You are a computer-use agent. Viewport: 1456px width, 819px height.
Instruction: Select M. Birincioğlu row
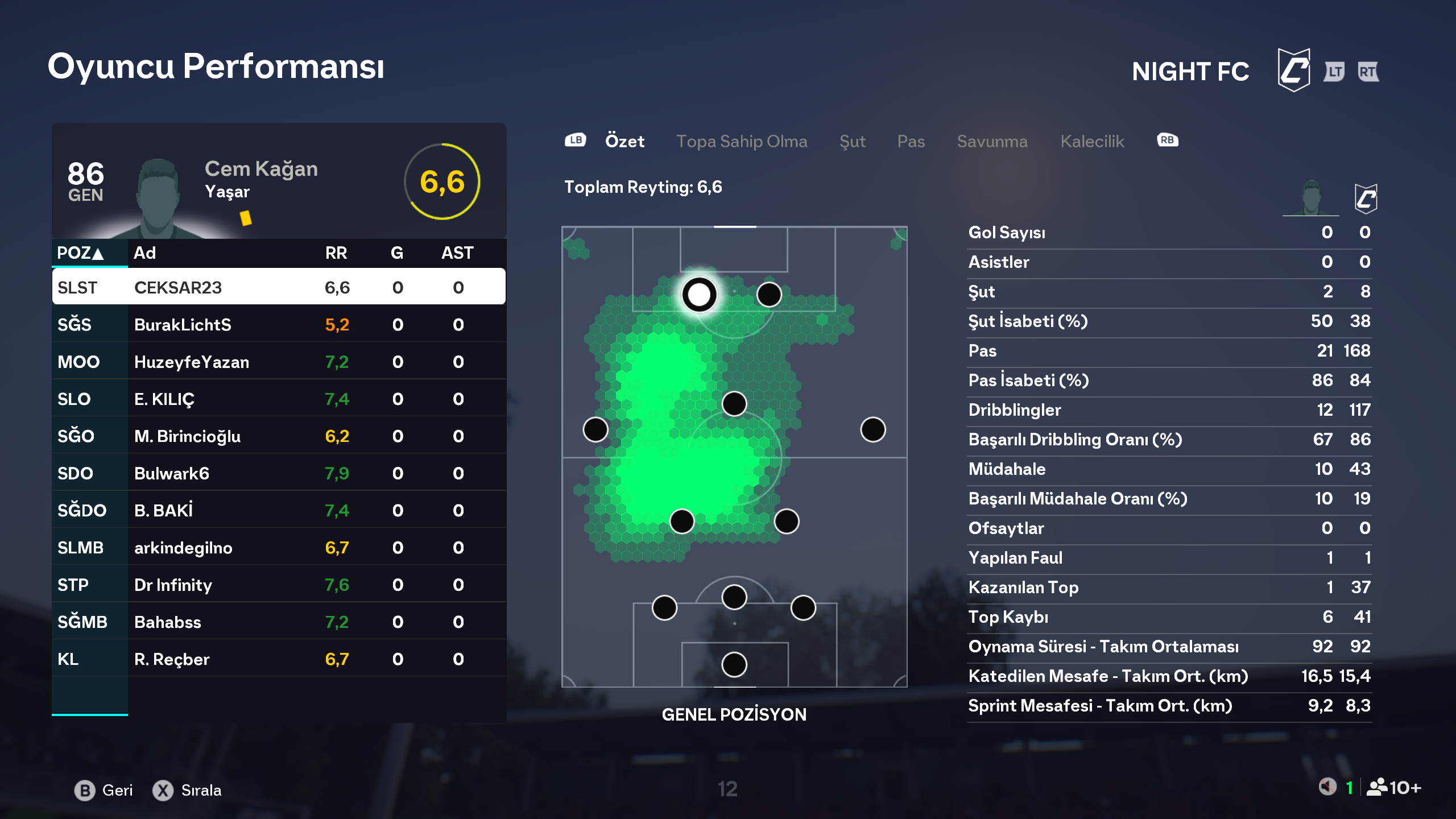pyautogui.click(x=279, y=436)
